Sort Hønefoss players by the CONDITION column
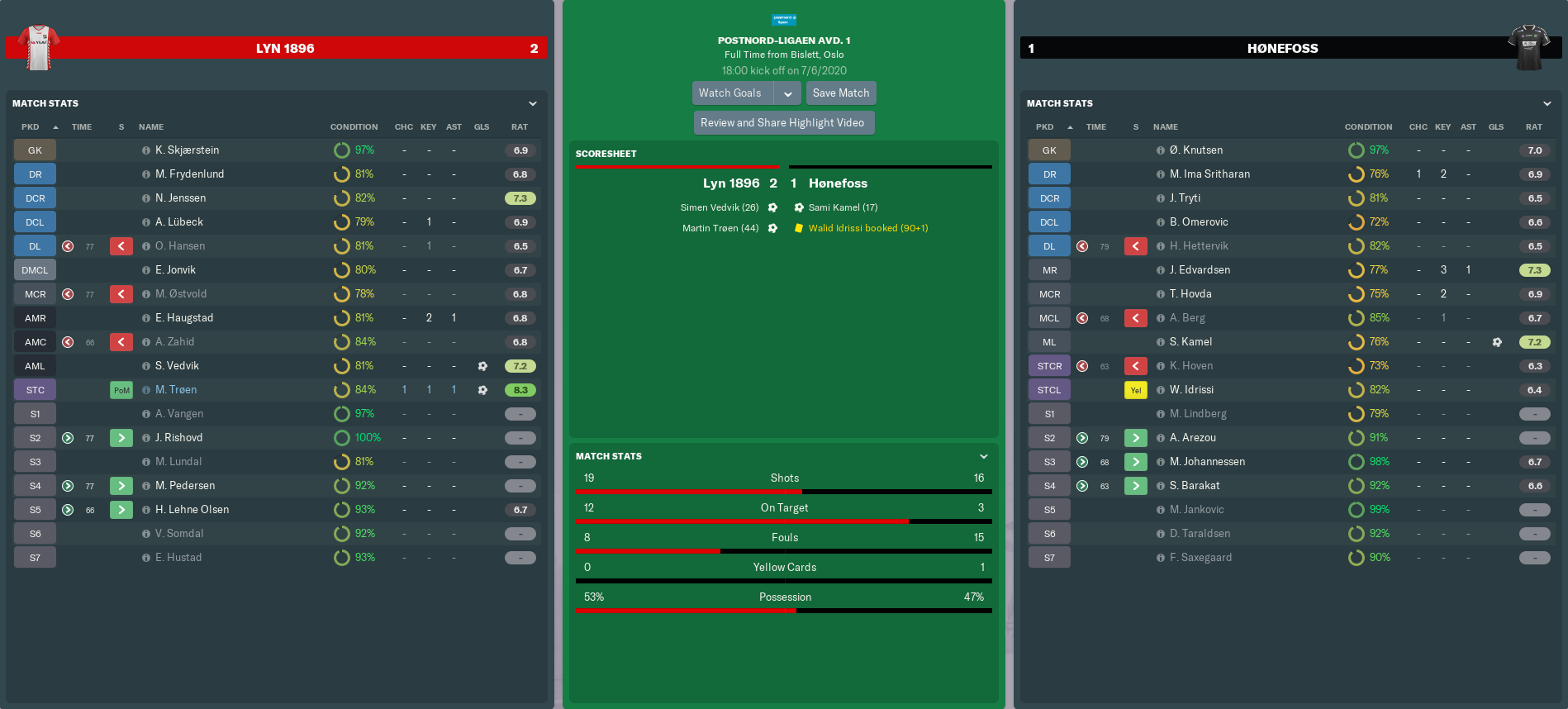This screenshot has height=709, width=1568. click(x=1368, y=127)
